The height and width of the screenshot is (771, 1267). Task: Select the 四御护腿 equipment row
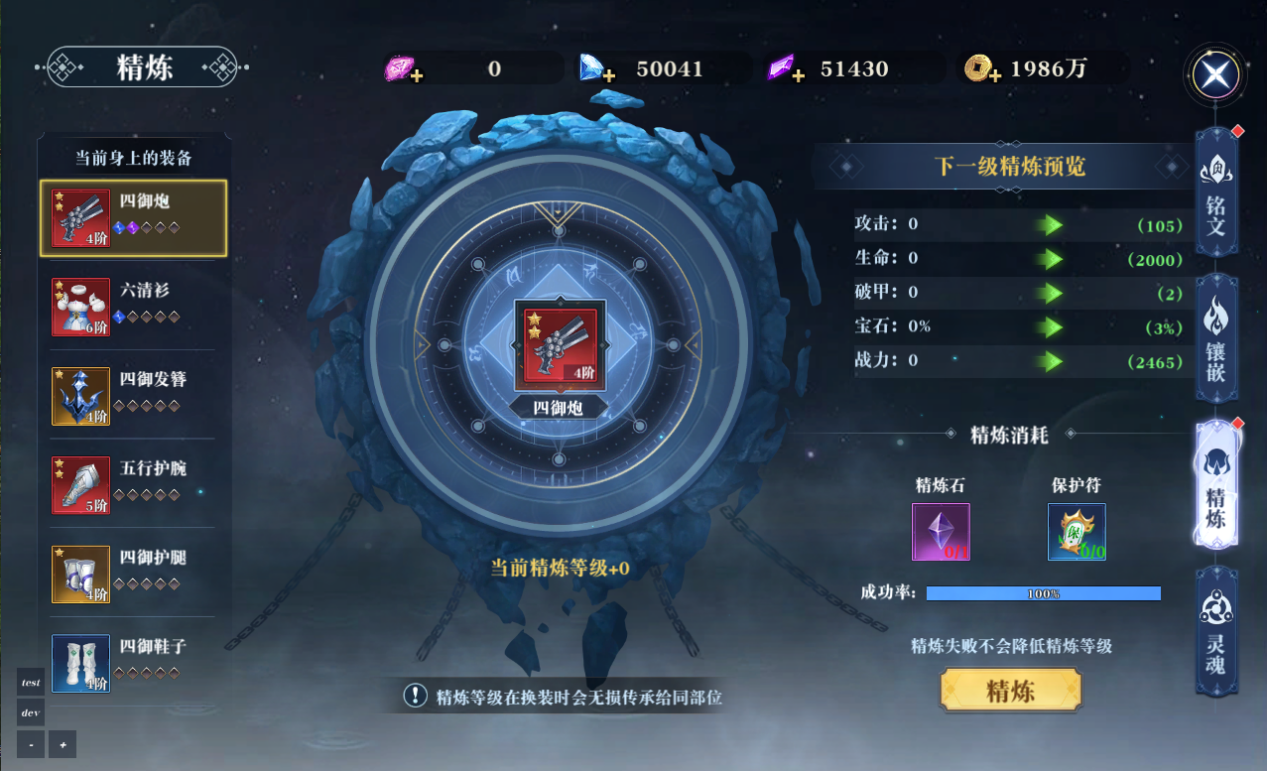133,573
